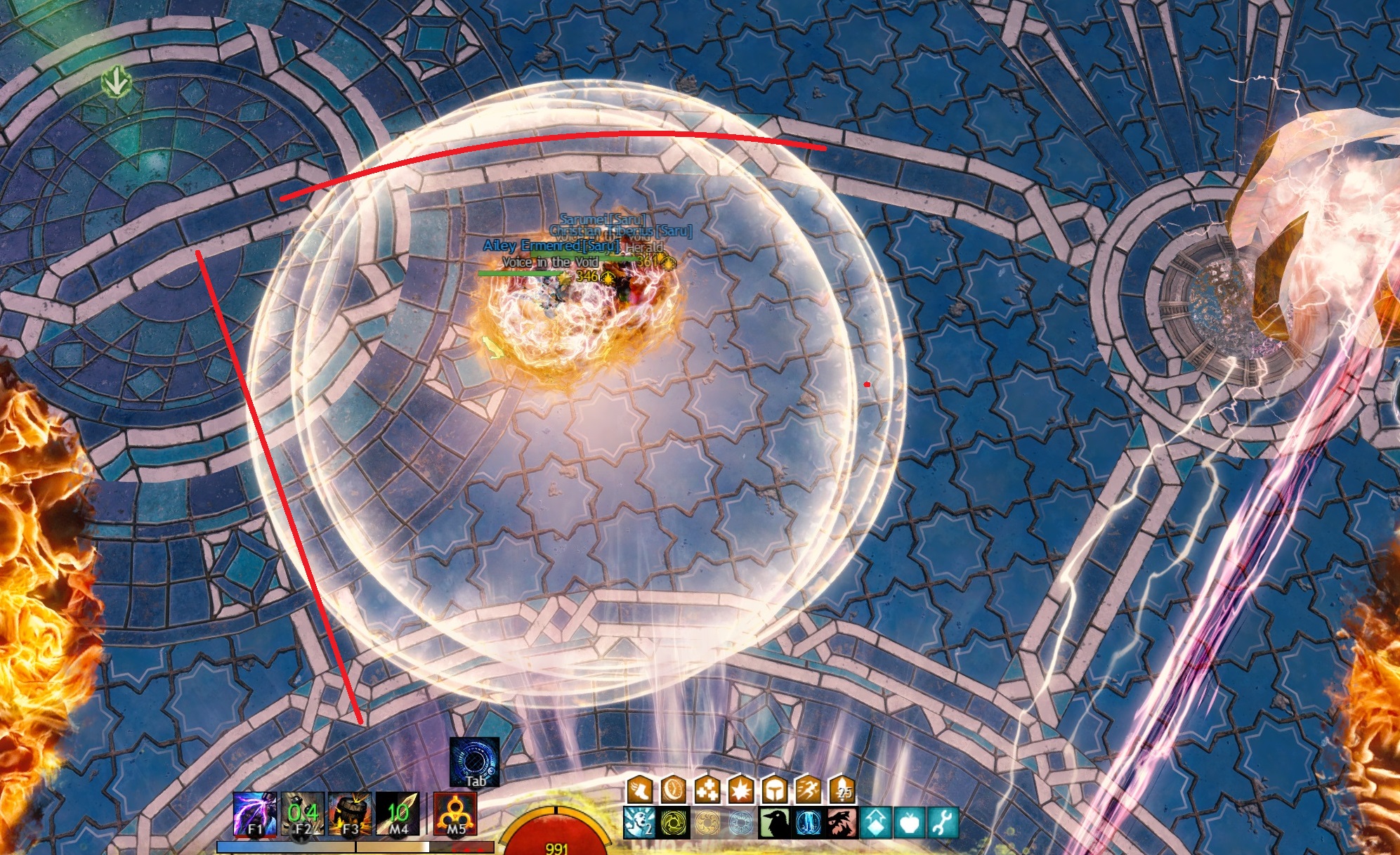The width and height of the screenshot is (1400, 855).
Task: Click the three-crosses regeneration boon
Action: pyautogui.click(x=707, y=790)
